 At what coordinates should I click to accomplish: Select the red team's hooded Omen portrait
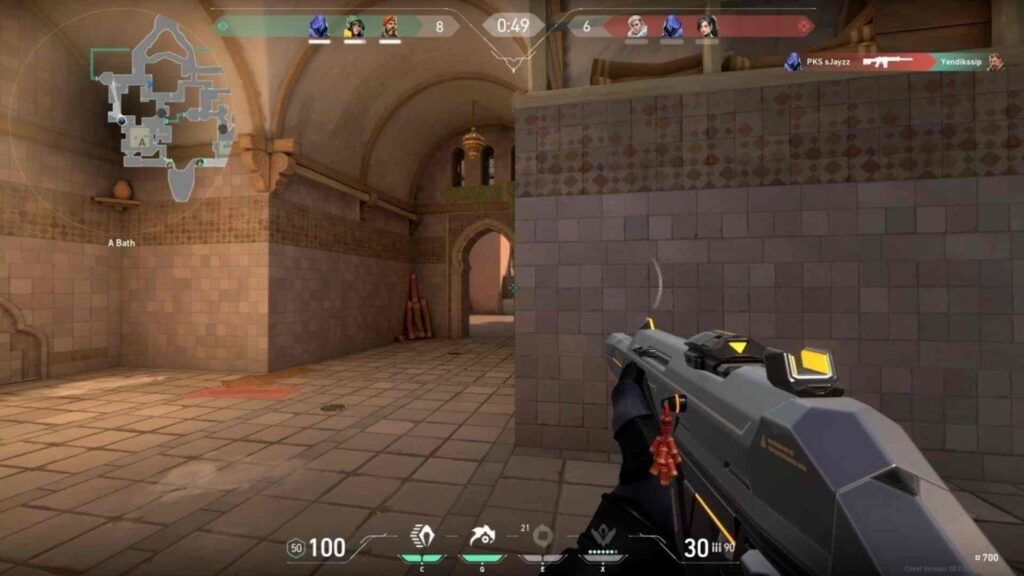tap(672, 27)
